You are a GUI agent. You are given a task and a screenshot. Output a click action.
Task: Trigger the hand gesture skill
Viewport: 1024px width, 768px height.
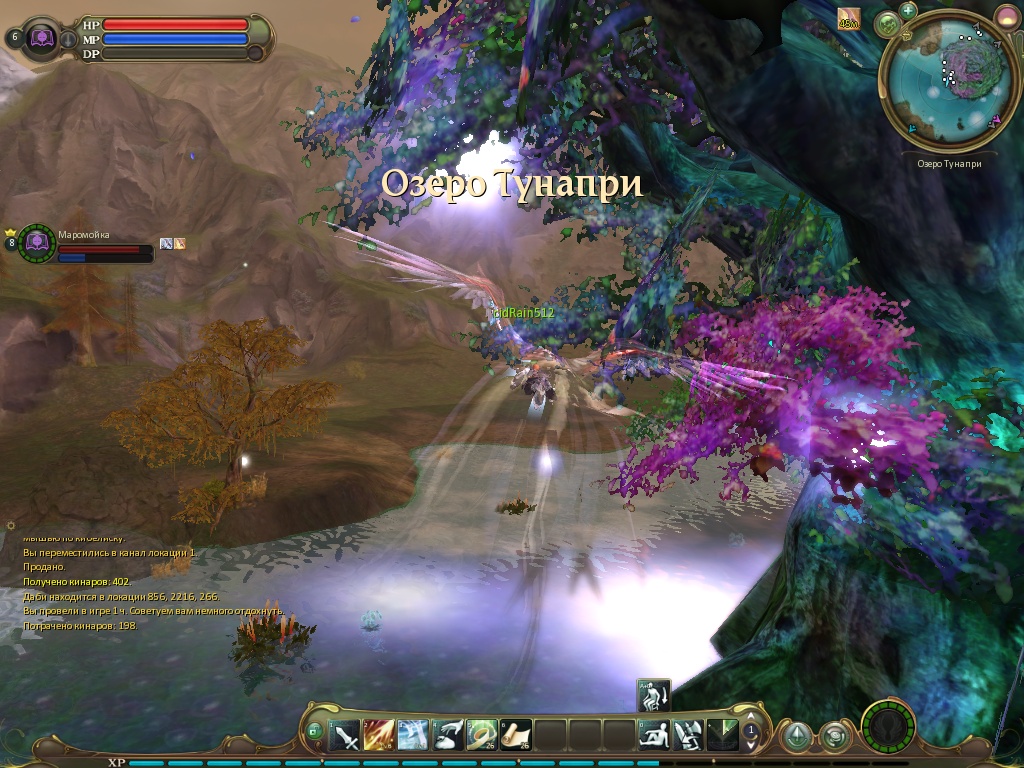448,736
